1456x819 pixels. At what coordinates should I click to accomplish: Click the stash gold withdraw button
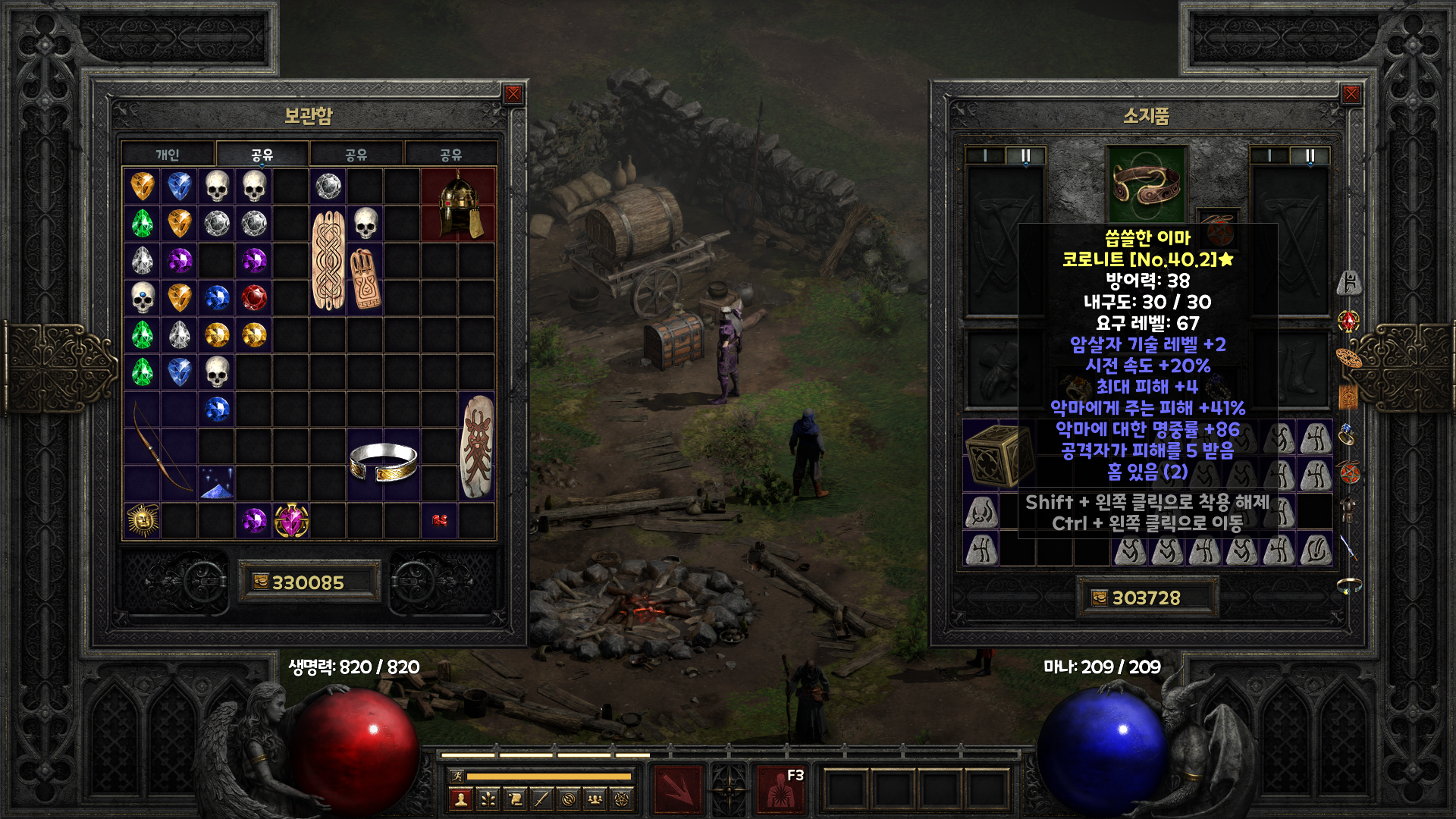click(x=261, y=582)
